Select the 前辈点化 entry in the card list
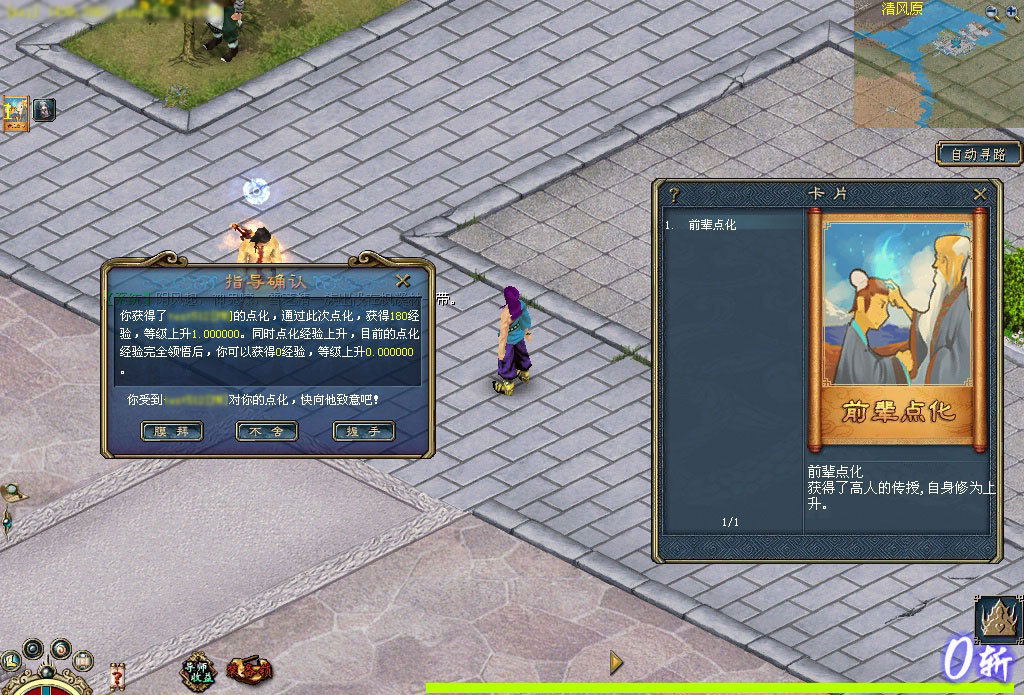 713,225
